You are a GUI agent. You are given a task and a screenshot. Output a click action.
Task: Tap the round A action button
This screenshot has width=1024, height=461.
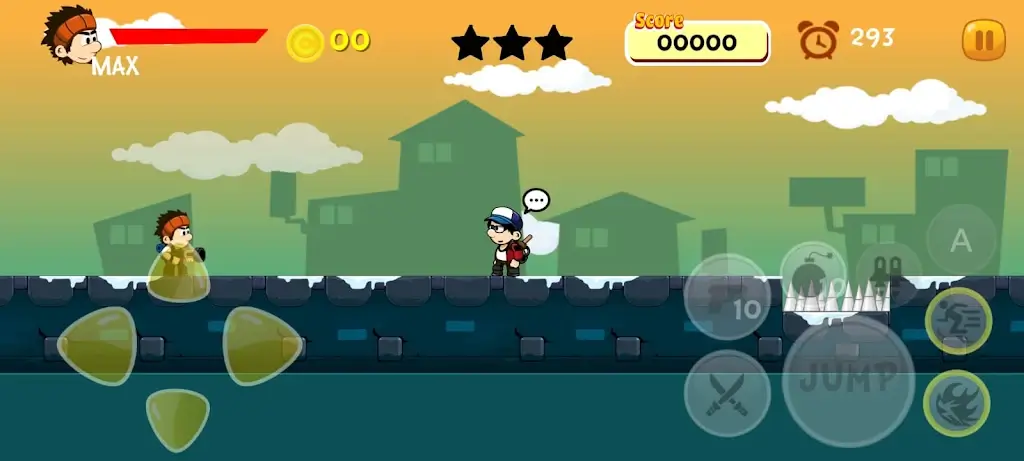tap(961, 239)
